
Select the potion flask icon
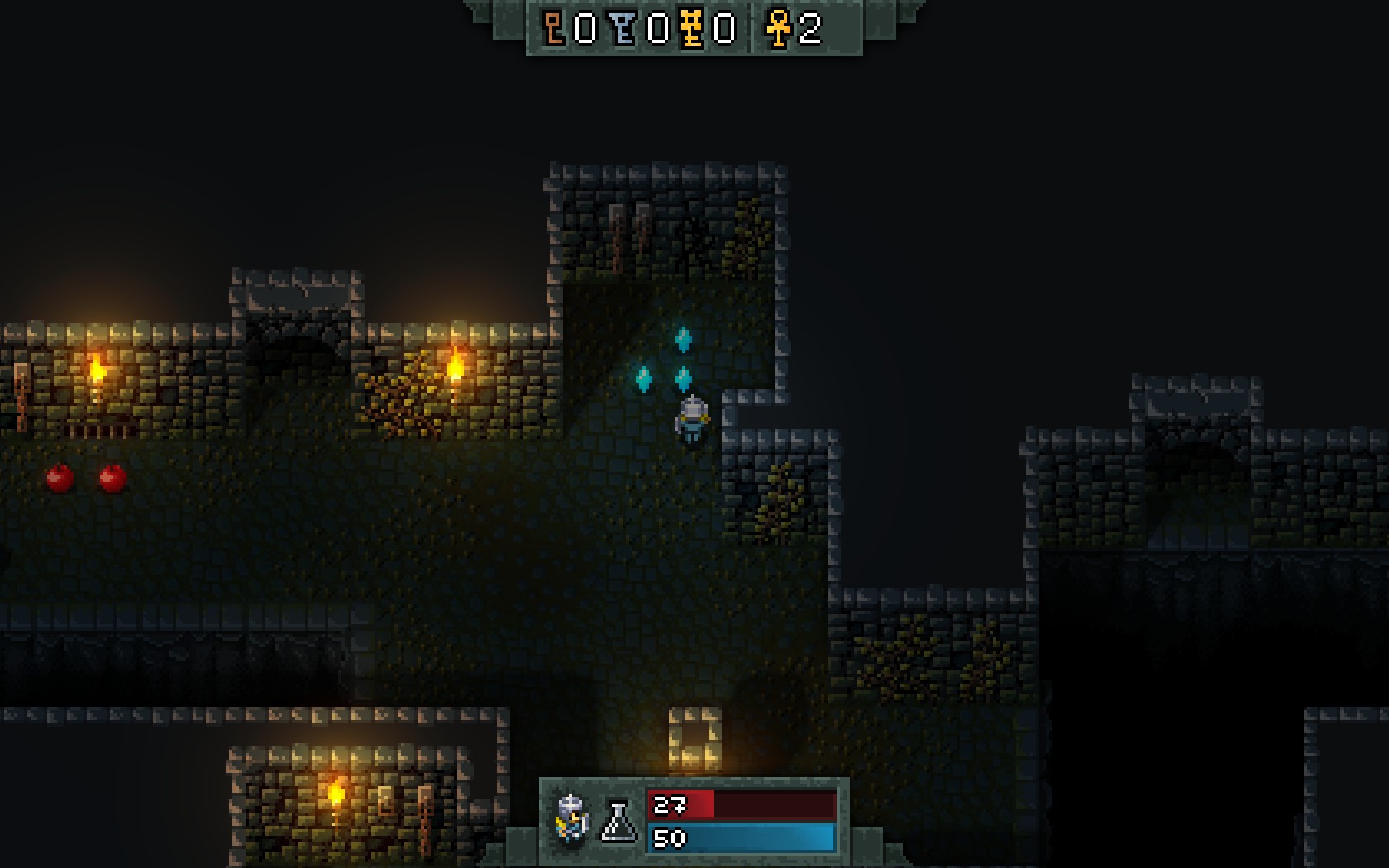click(618, 821)
